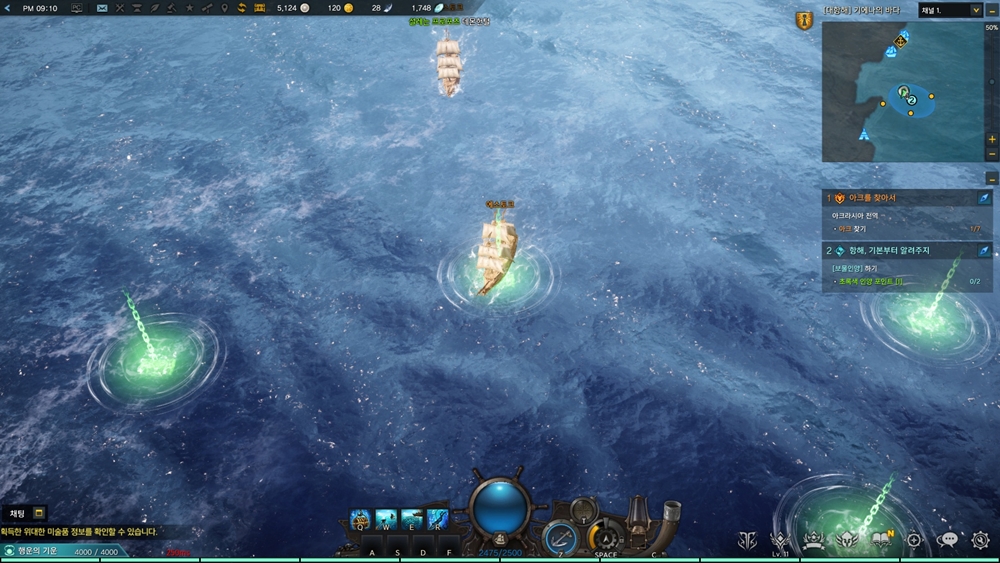Open the chat panel toggle
Screen dimensions: 1000x563
pyautogui.click(x=39, y=513)
